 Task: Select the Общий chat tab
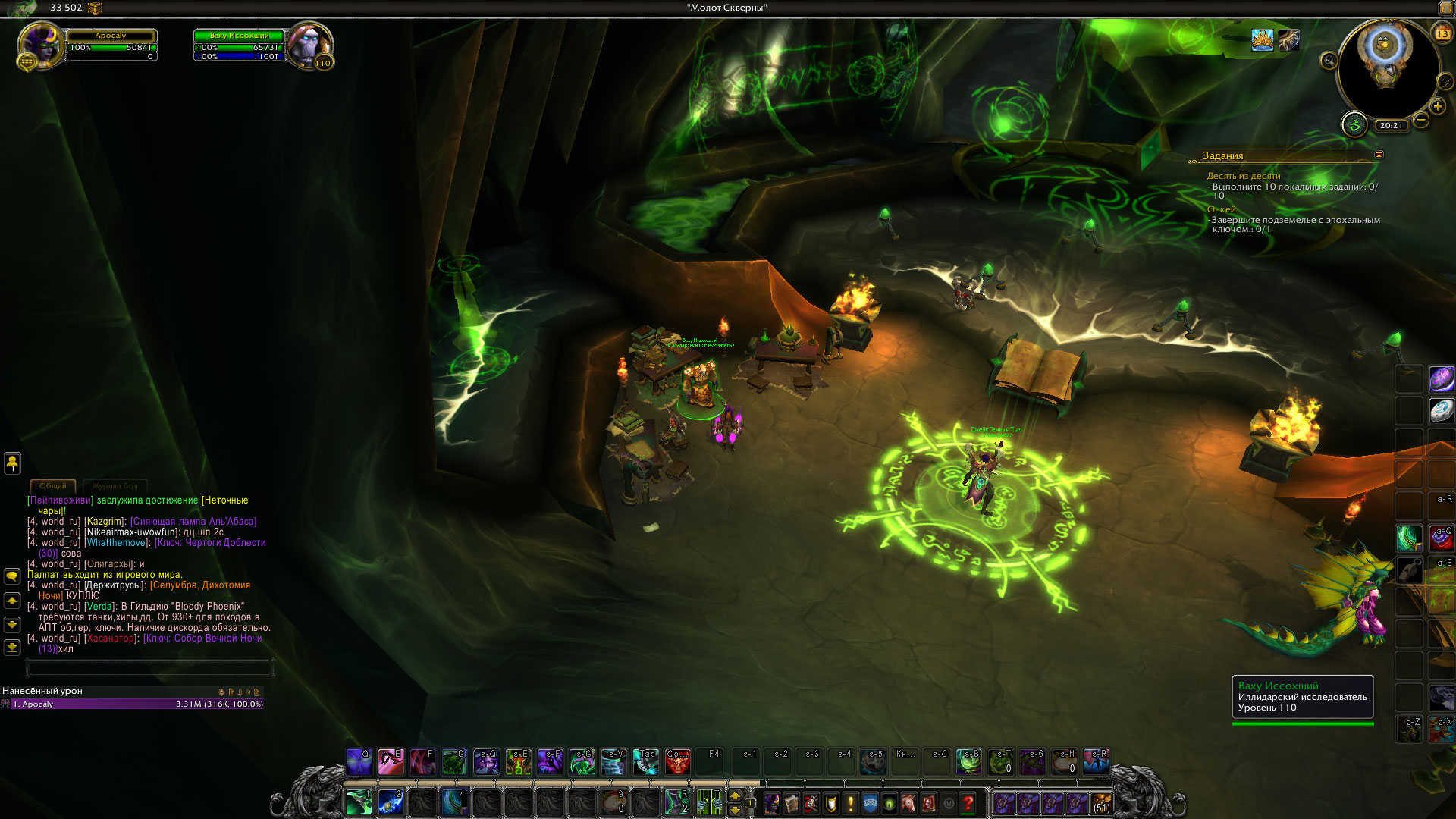tap(53, 485)
